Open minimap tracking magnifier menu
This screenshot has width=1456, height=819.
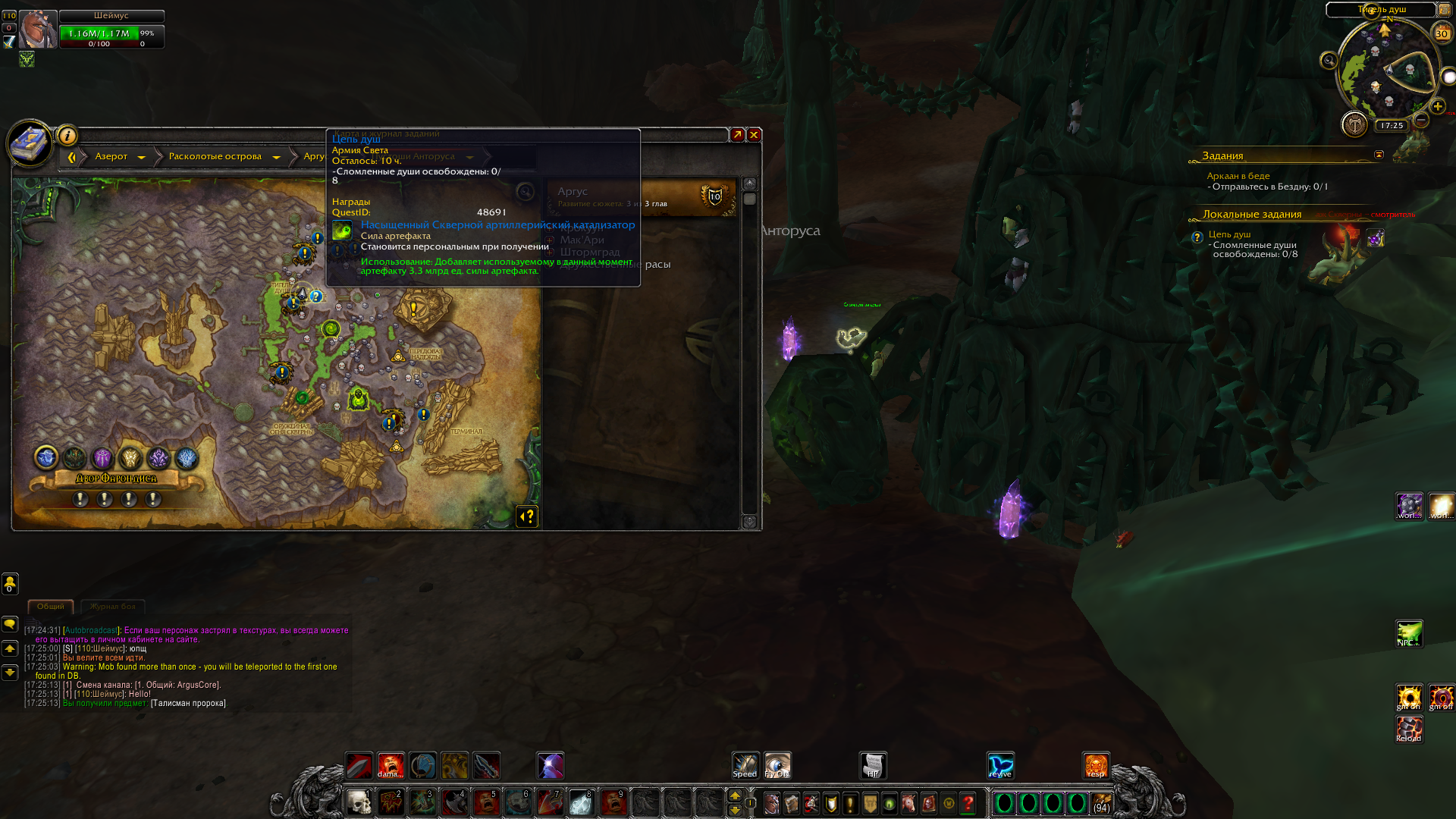pos(1329,61)
